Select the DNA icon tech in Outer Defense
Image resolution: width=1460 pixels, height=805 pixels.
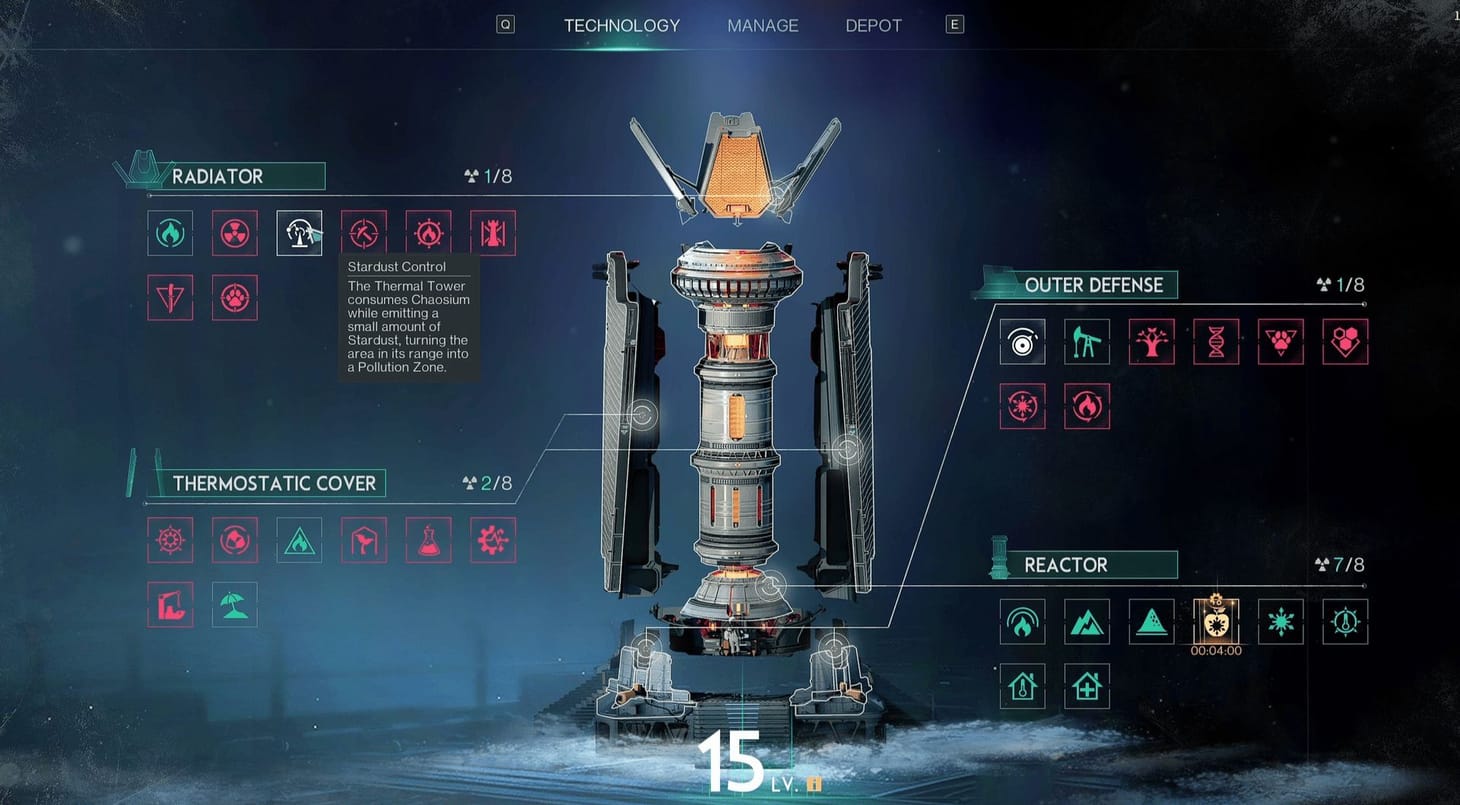pos(1216,342)
